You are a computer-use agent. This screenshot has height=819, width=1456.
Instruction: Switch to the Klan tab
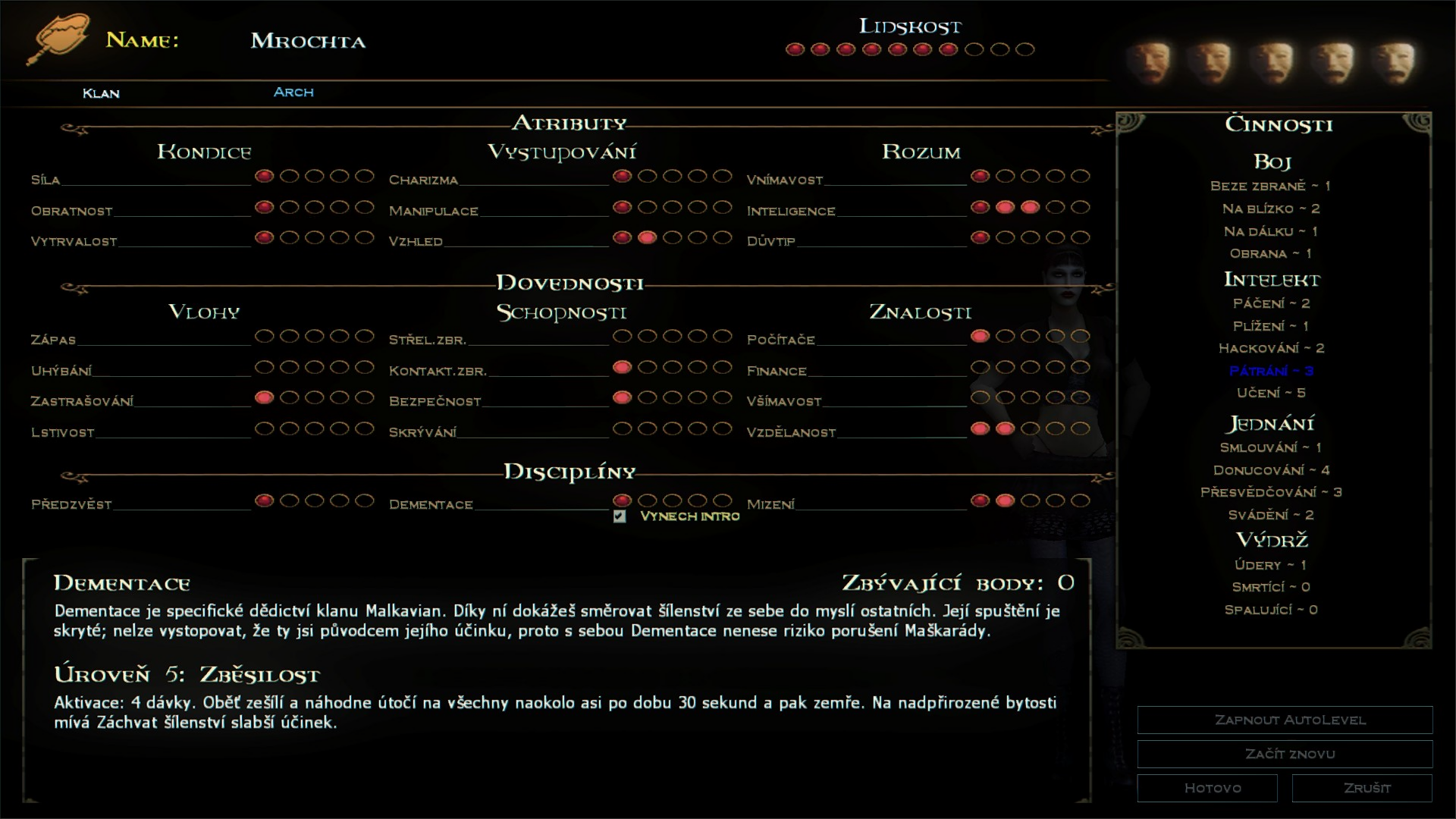pyautogui.click(x=101, y=93)
